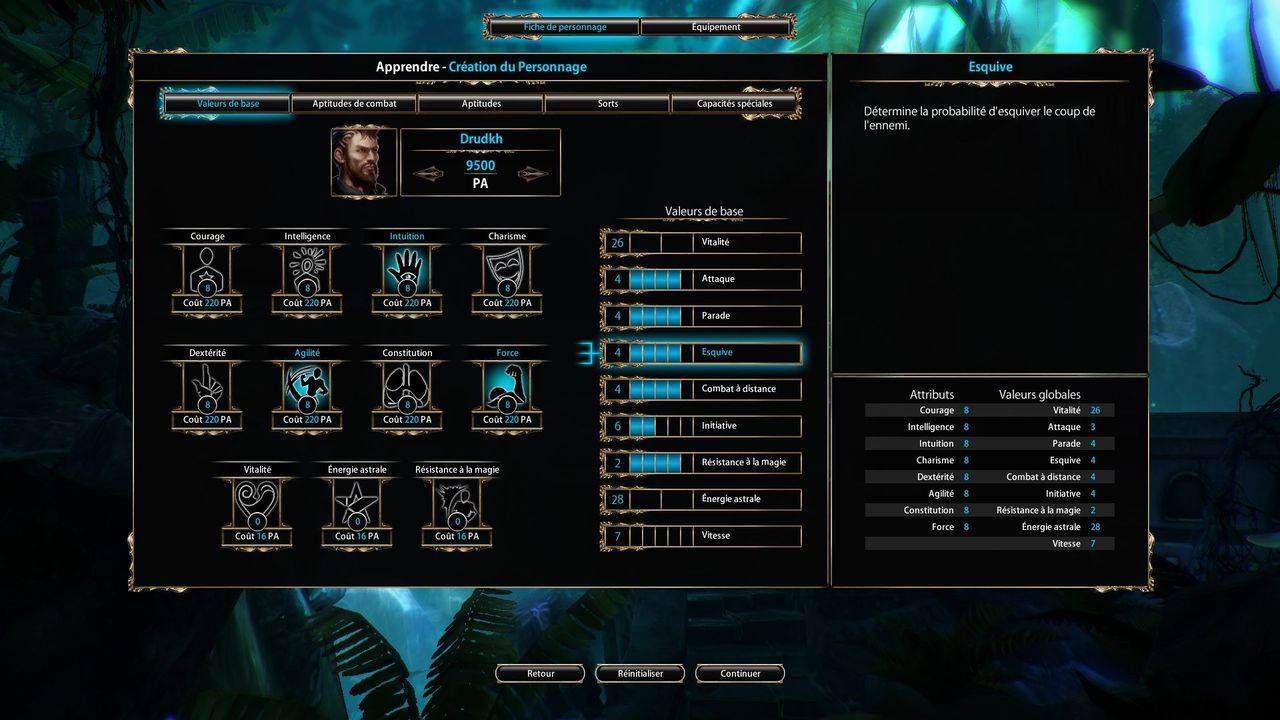
Task: Click the Résistance à la magie icon
Action: 457,503
